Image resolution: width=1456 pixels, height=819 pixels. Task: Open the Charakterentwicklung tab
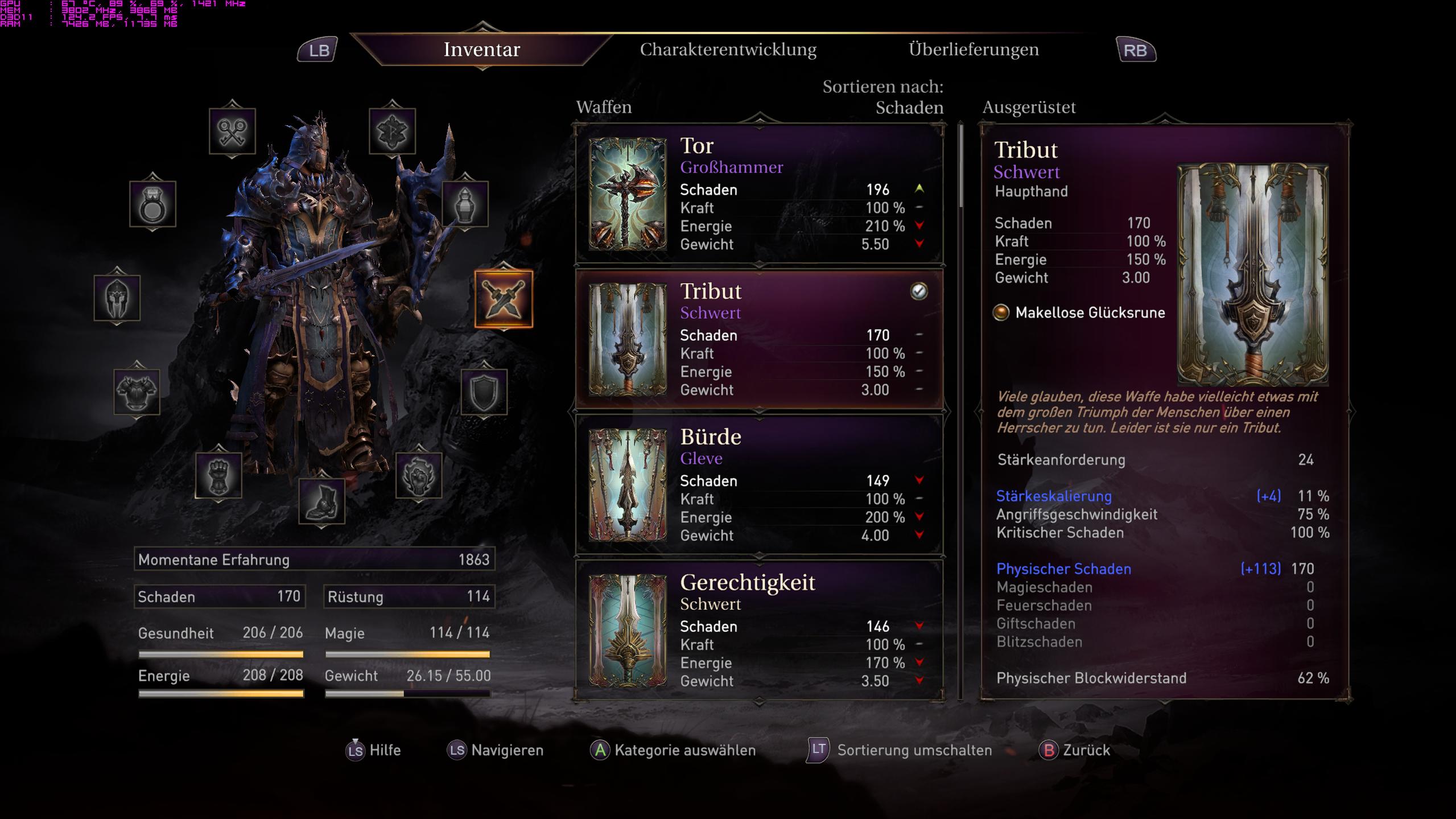[x=728, y=50]
